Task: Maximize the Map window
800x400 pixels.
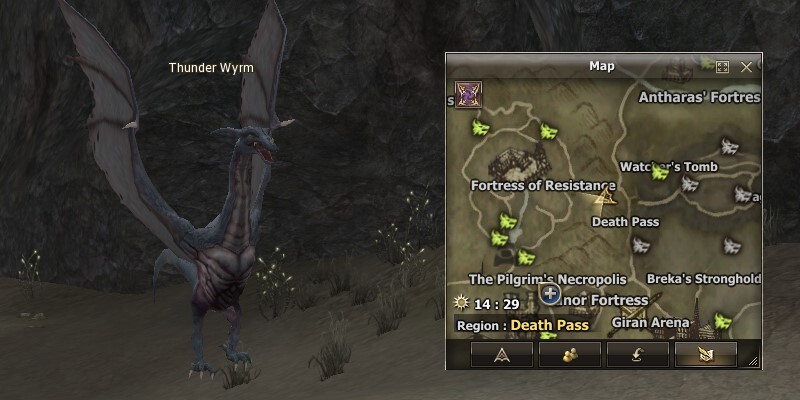Action: click(x=723, y=67)
